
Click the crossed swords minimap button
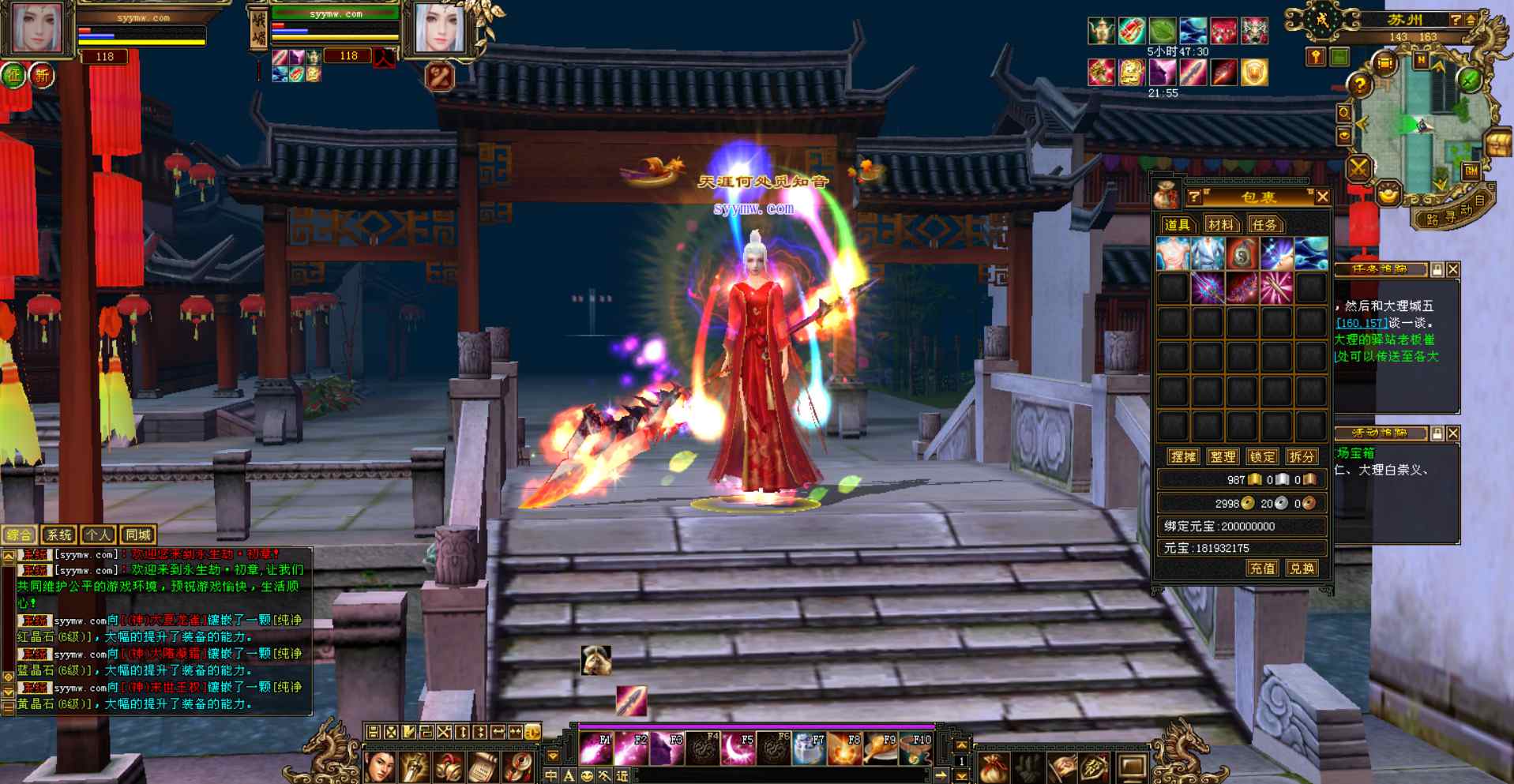coord(1358,167)
